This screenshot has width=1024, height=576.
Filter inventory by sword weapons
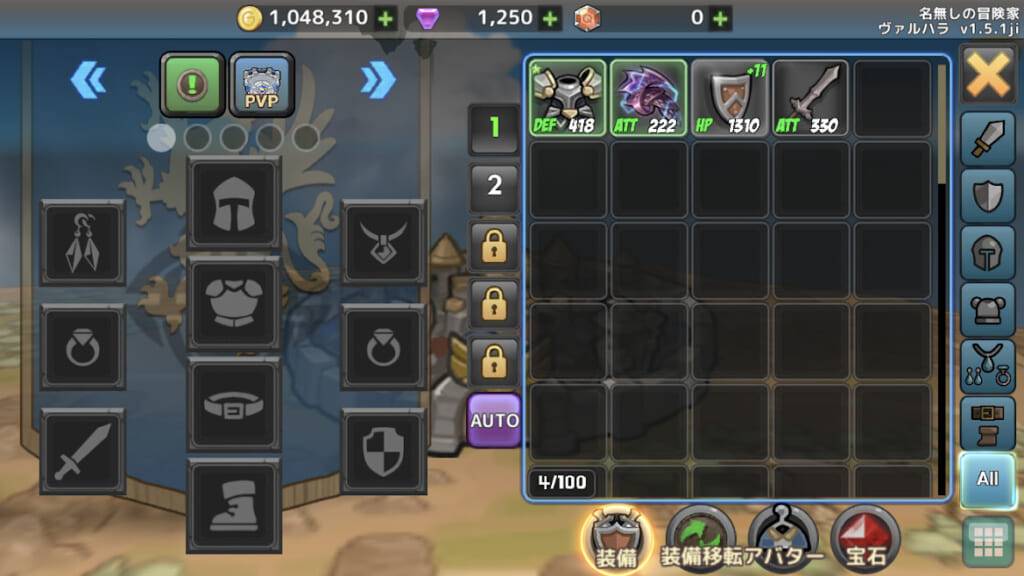click(987, 141)
